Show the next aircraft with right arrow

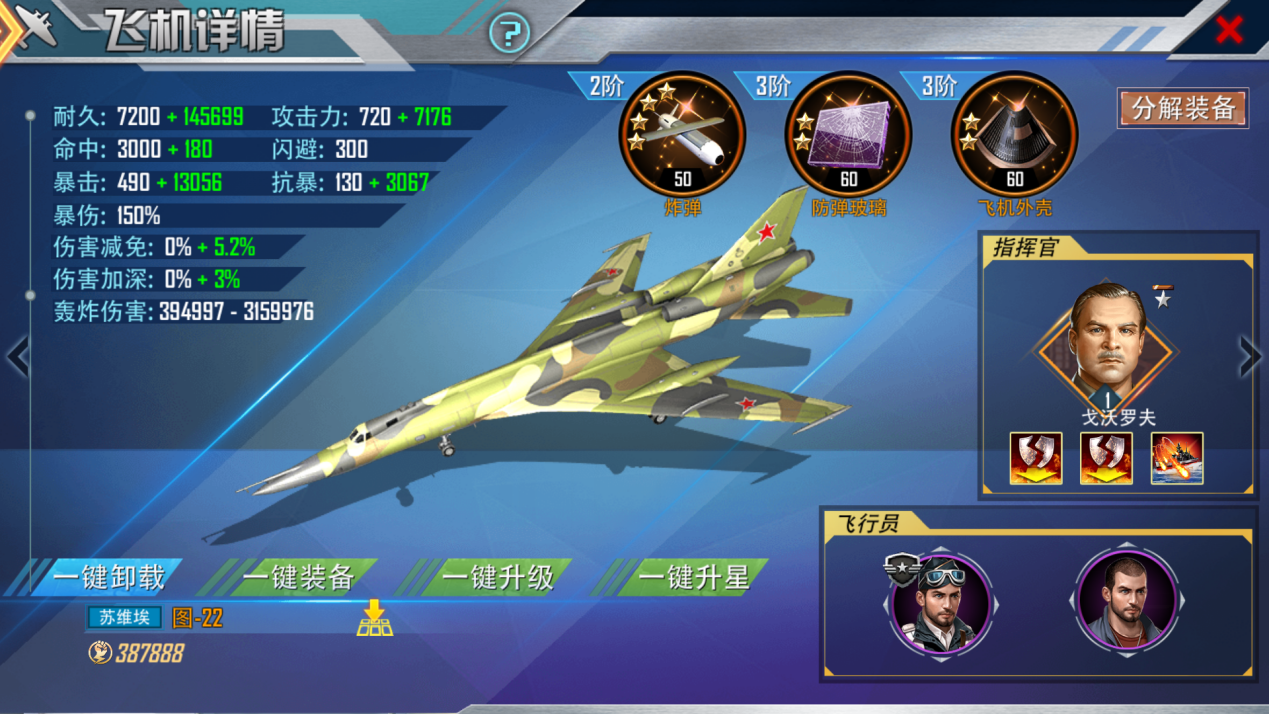coord(1250,355)
